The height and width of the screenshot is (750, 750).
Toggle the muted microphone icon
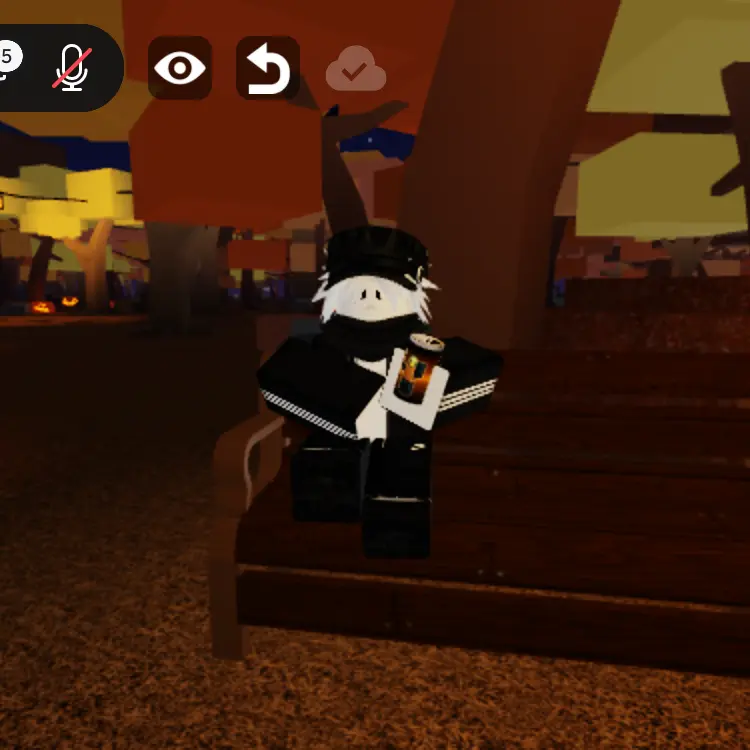71,68
